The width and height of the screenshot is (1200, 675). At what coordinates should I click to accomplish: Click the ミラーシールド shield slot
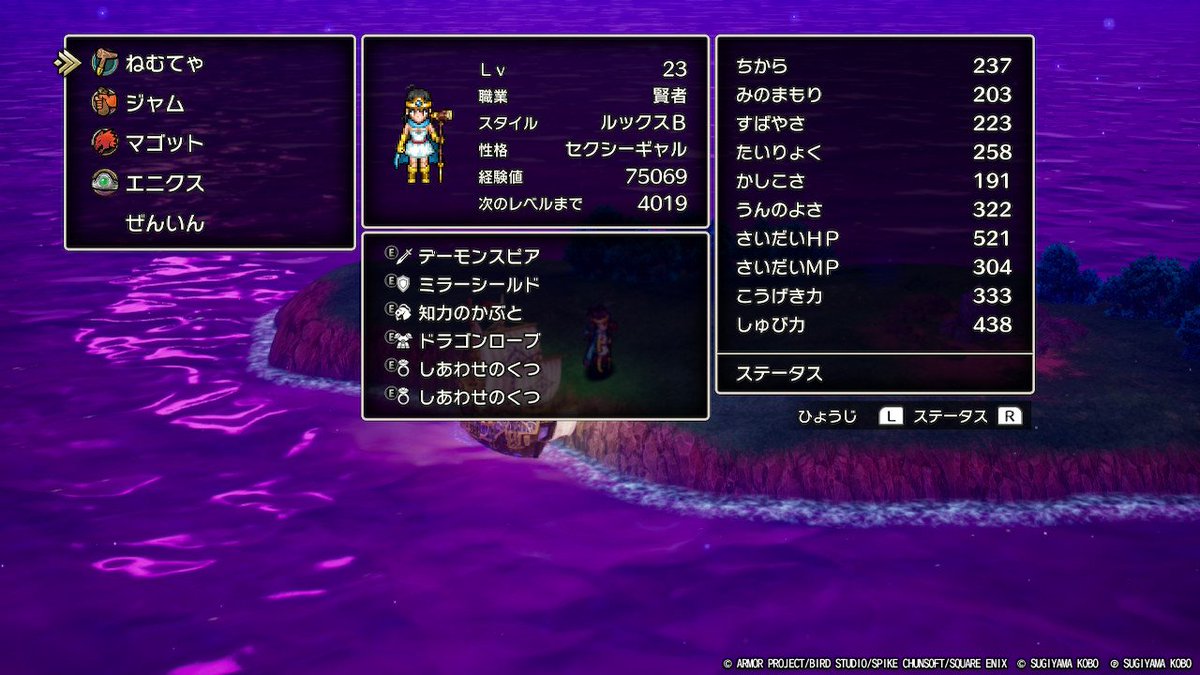coord(478,284)
